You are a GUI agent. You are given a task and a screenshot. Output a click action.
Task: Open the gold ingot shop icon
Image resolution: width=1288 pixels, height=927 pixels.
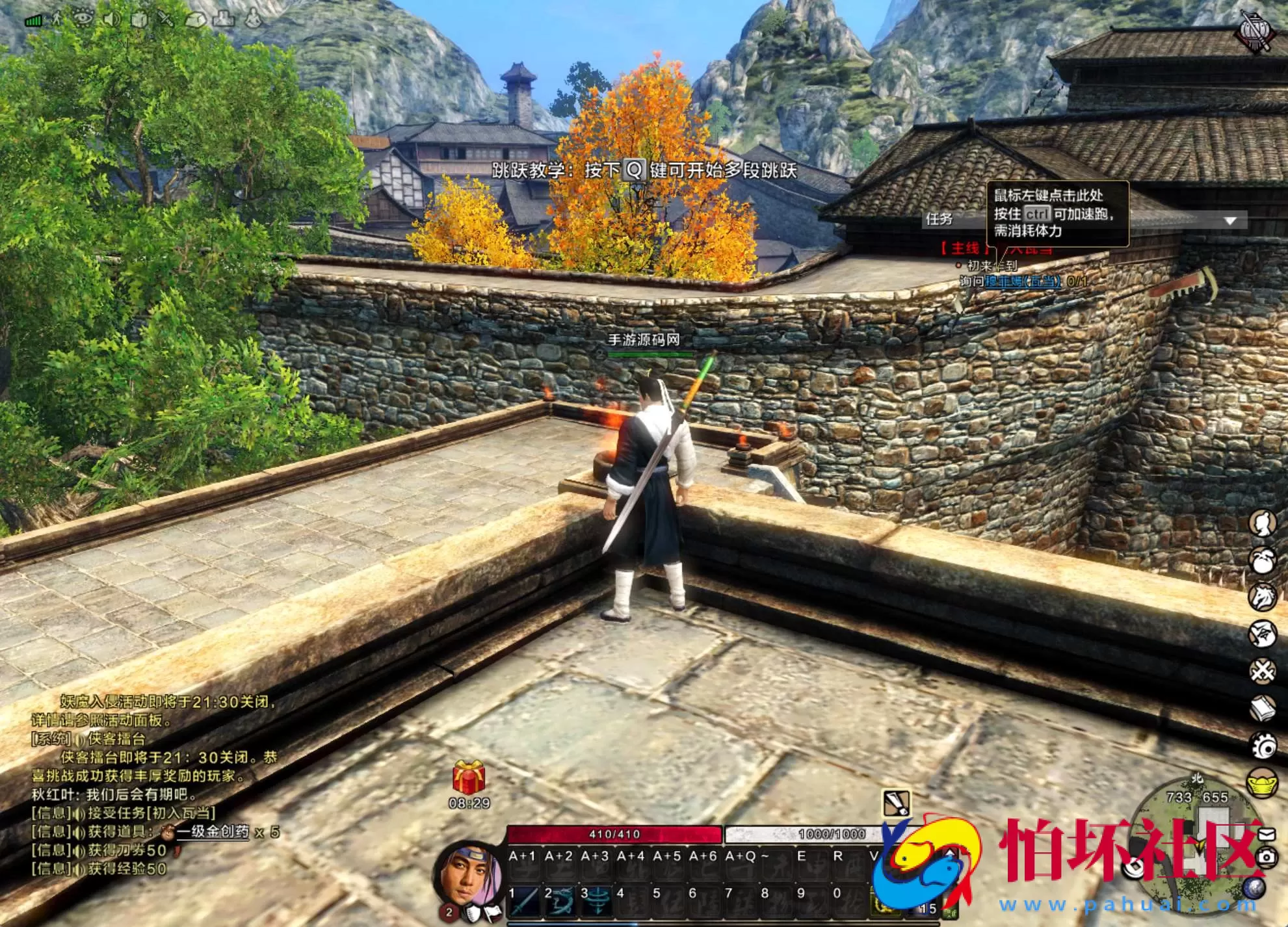point(1263,783)
